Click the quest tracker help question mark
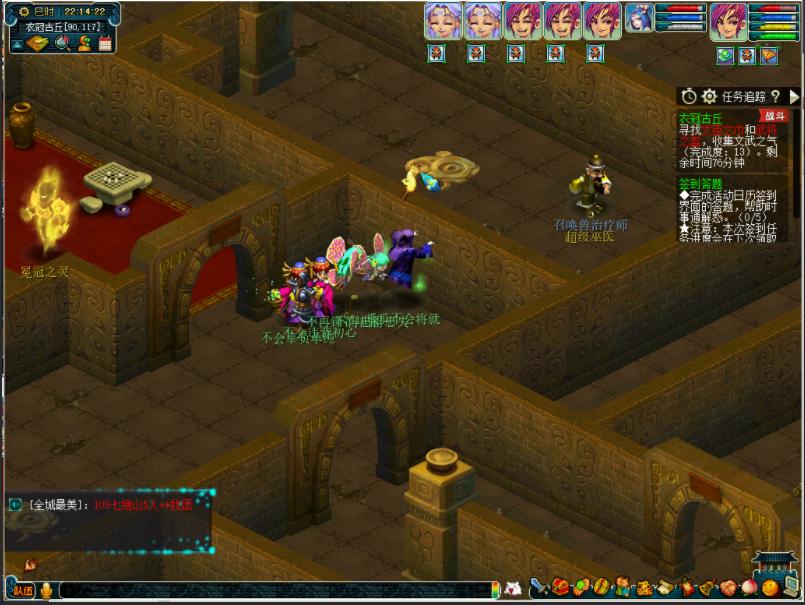 [774, 97]
